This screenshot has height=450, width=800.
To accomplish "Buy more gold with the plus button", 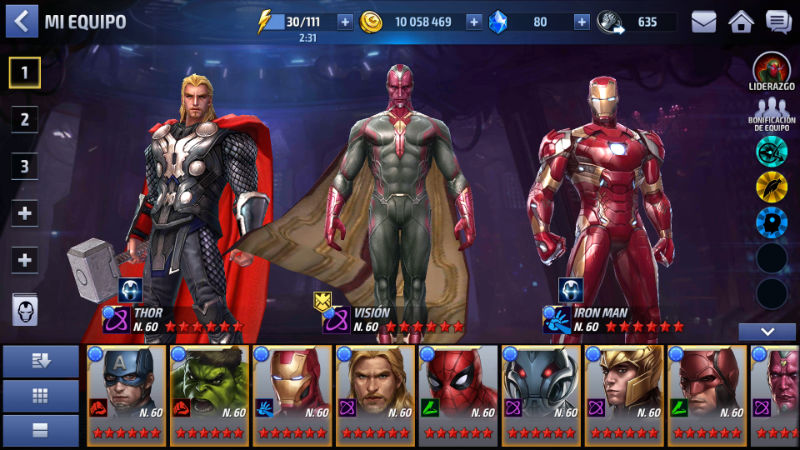I will [474, 22].
